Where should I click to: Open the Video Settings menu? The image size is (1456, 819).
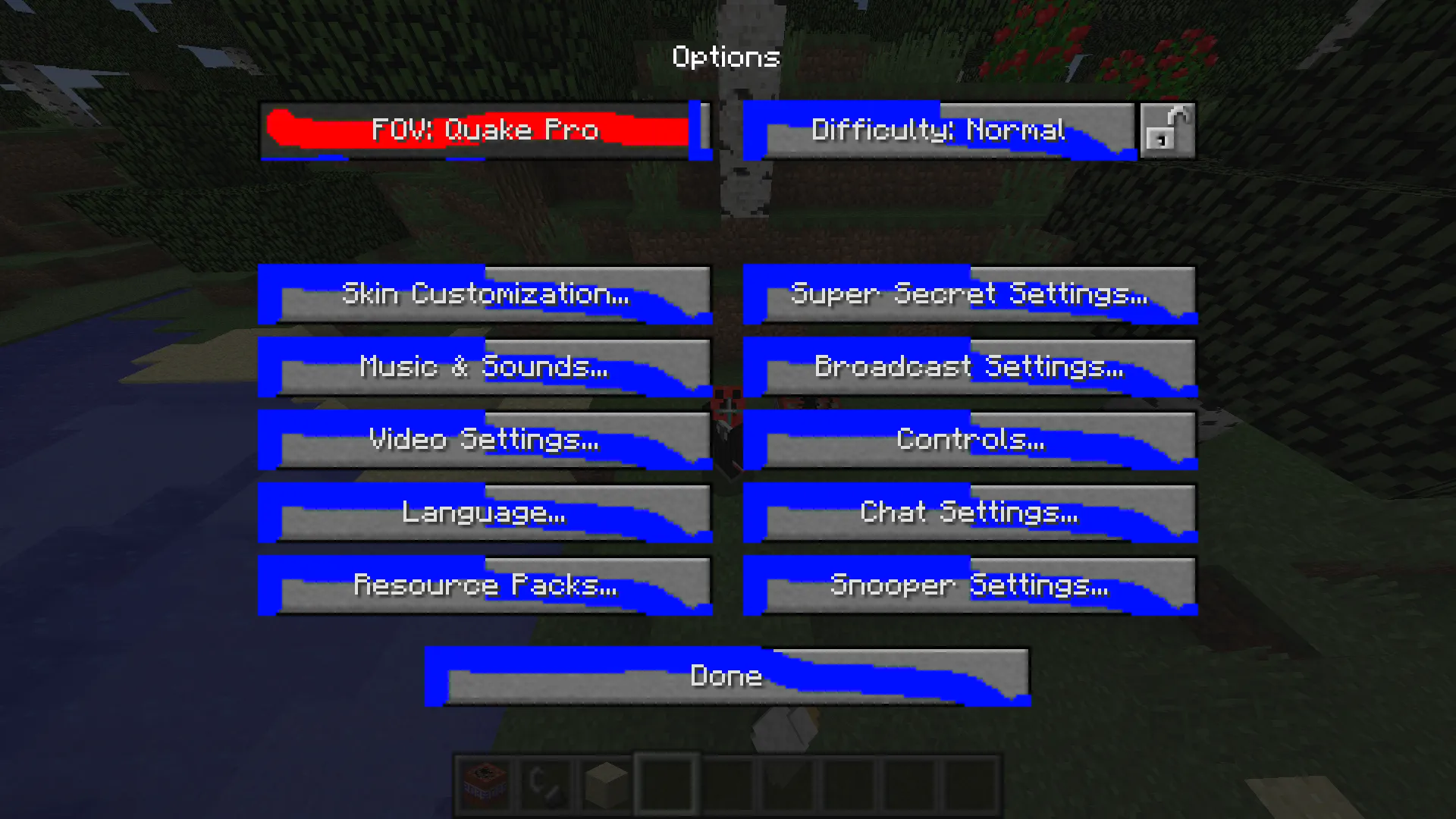(485, 440)
